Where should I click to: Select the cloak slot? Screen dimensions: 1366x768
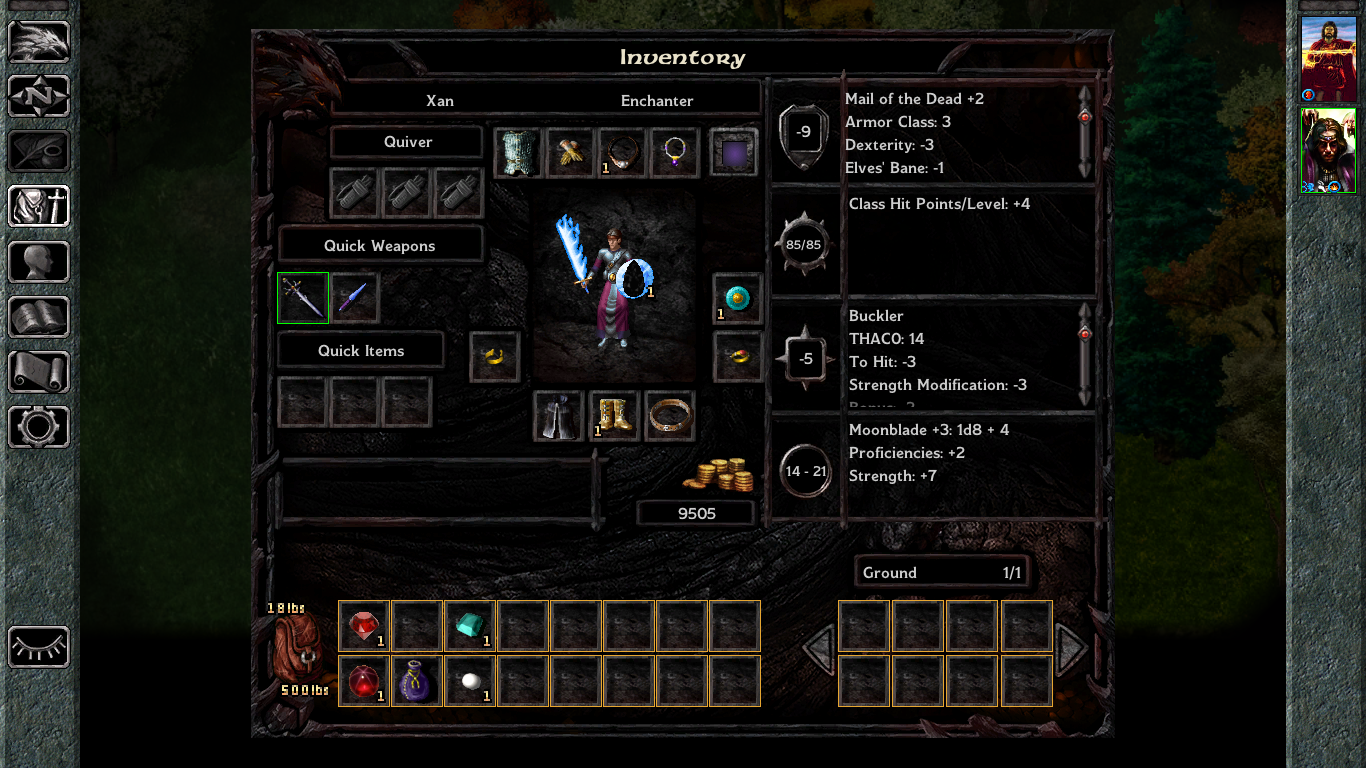[558, 416]
